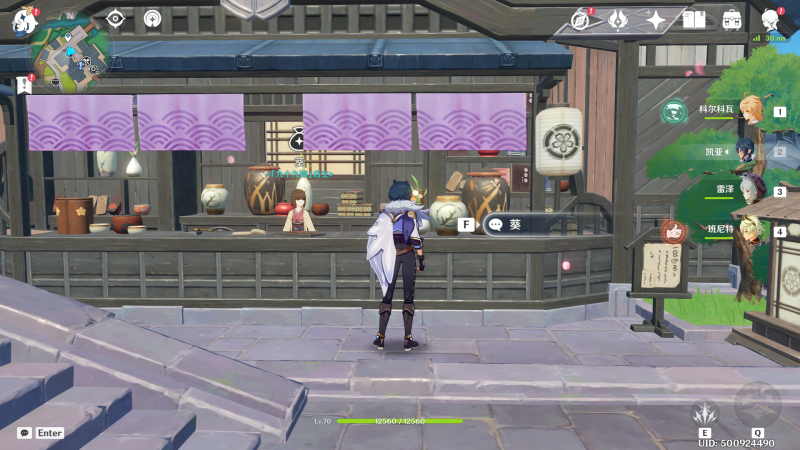Open the compass events icon
The width and height of the screenshot is (800, 450).
[581, 19]
